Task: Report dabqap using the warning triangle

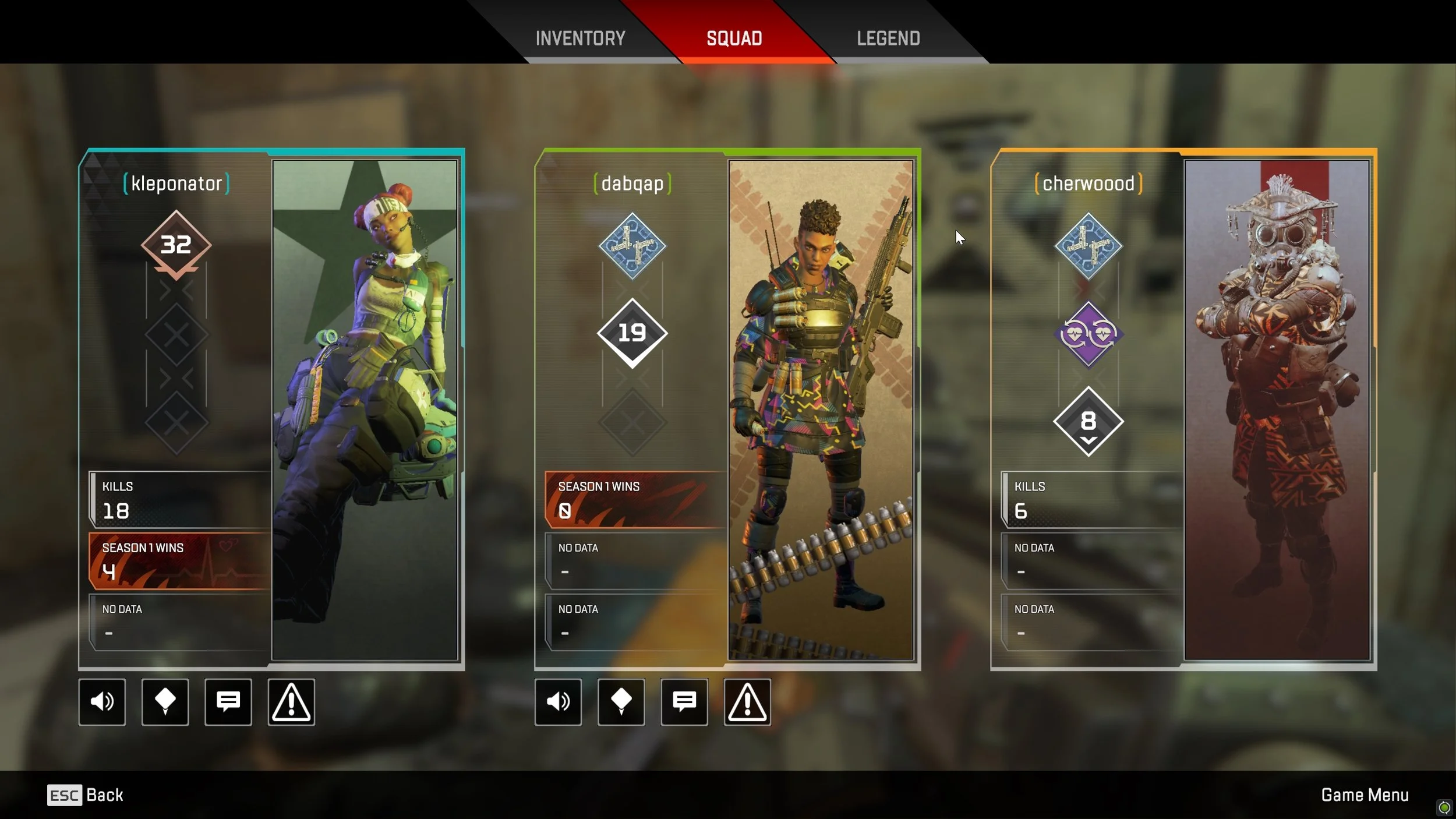Action: coord(747,702)
